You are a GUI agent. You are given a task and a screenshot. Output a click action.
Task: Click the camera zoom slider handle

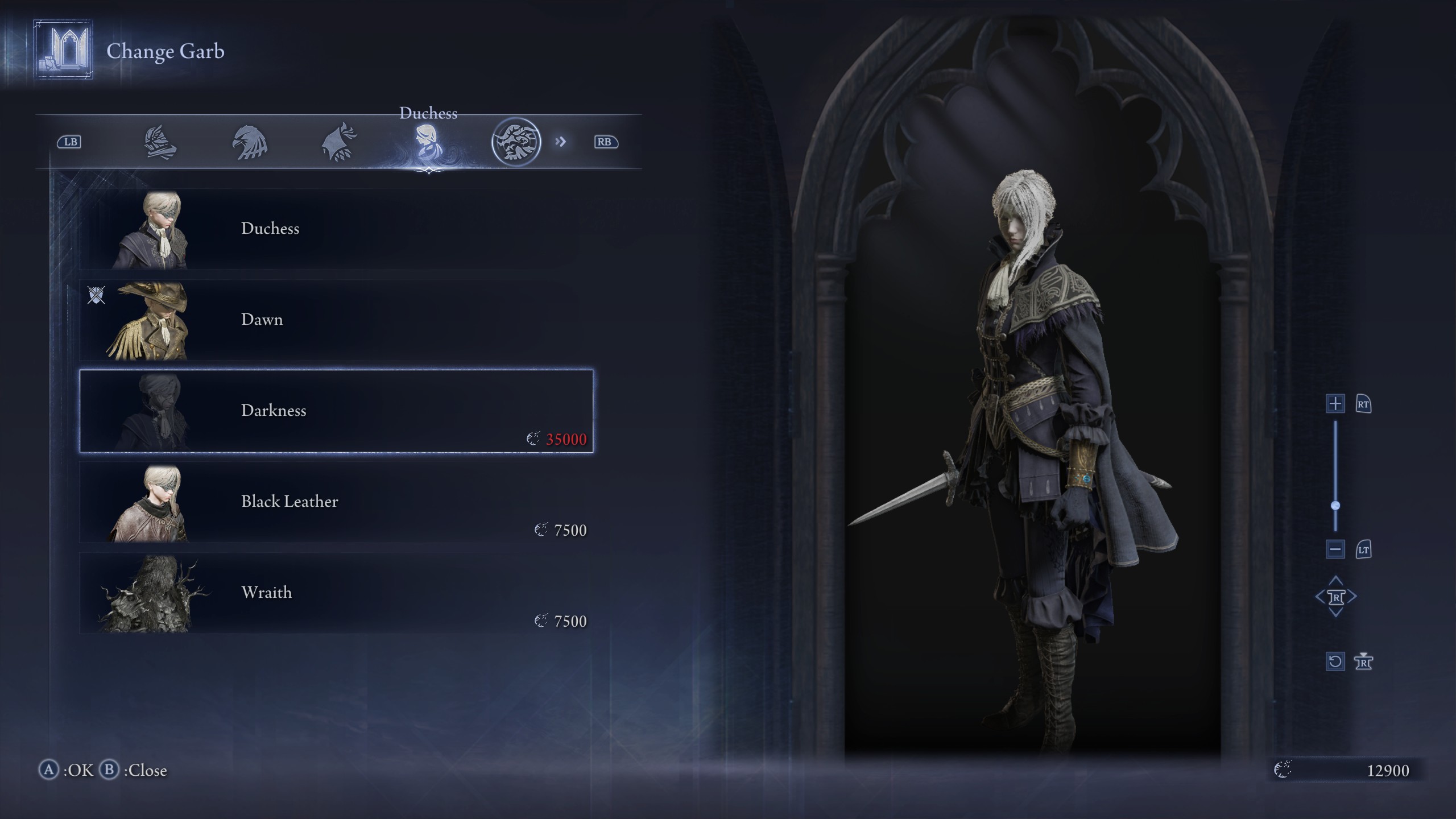1335,503
